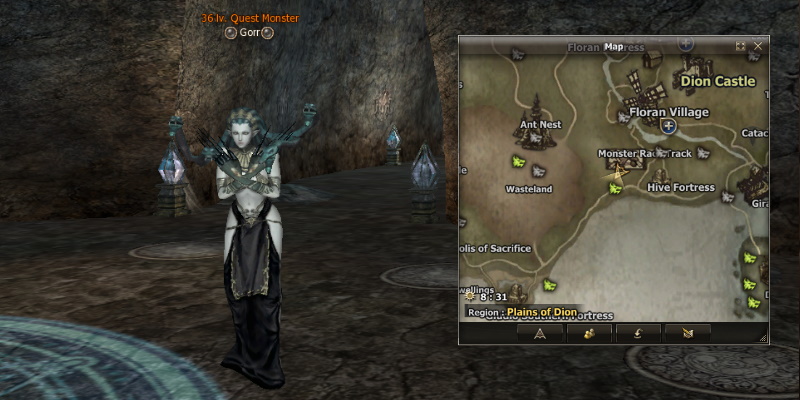Click the Monster Race Track location
Viewport: 800px width, 400px height.
click(644, 153)
